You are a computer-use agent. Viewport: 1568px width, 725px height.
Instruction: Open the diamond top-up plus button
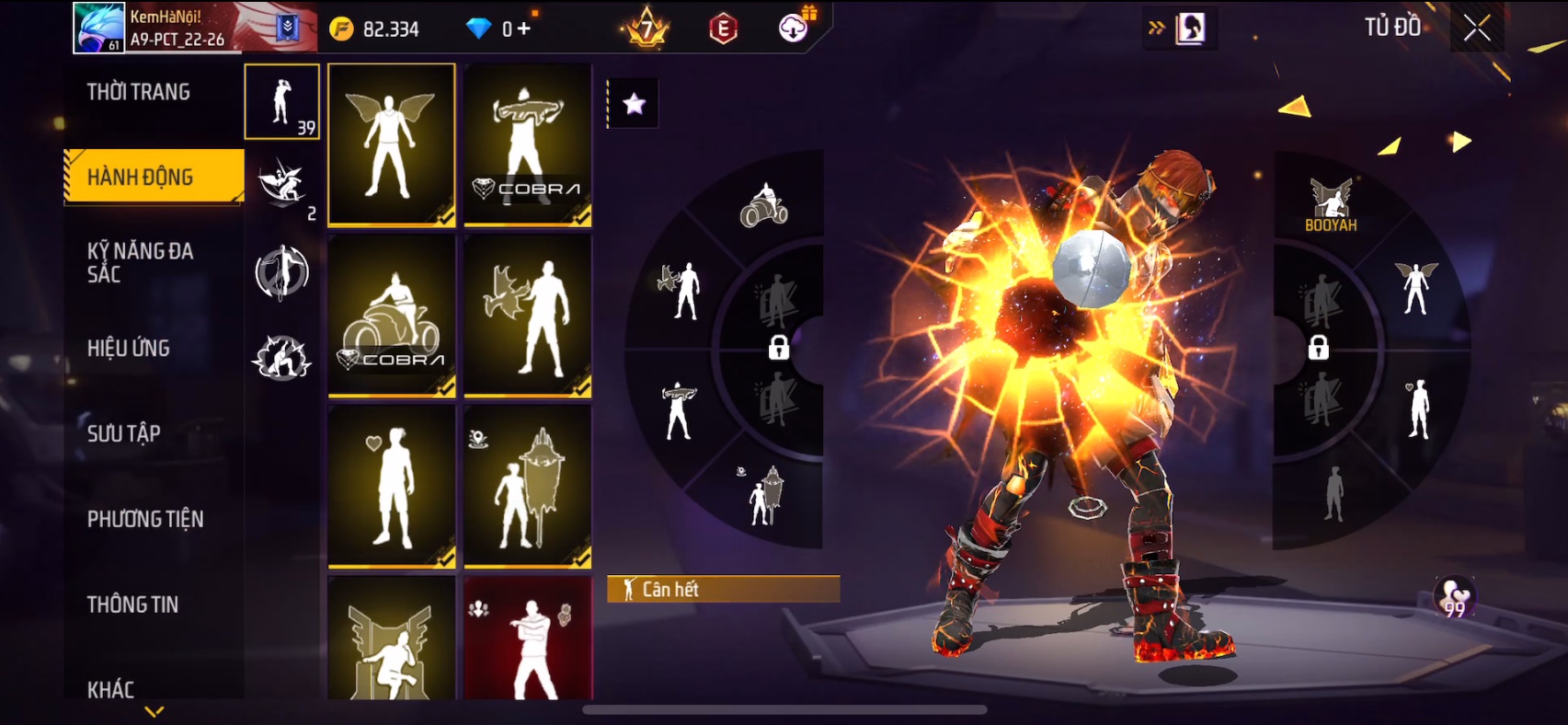523,29
